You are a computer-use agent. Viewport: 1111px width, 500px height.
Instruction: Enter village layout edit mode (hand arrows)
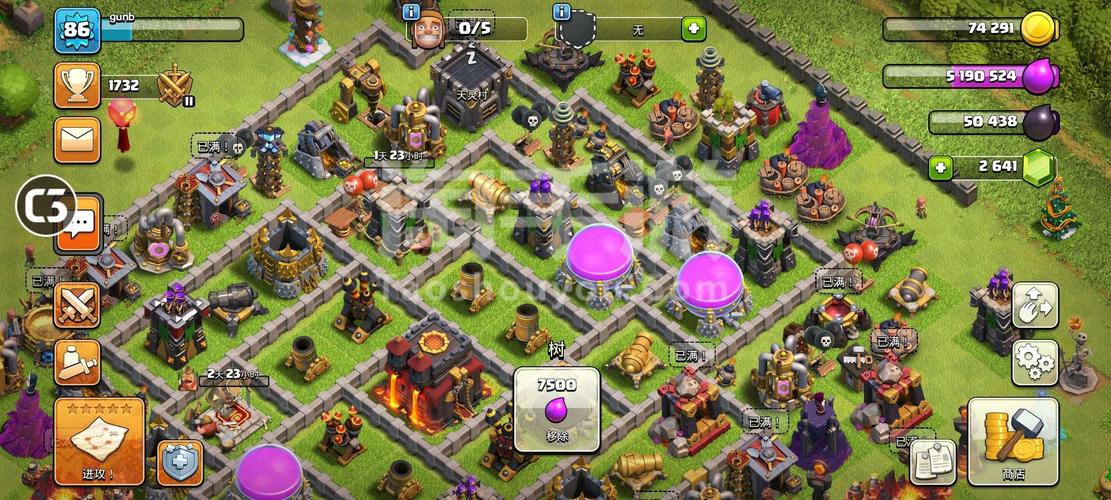tap(1035, 307)
